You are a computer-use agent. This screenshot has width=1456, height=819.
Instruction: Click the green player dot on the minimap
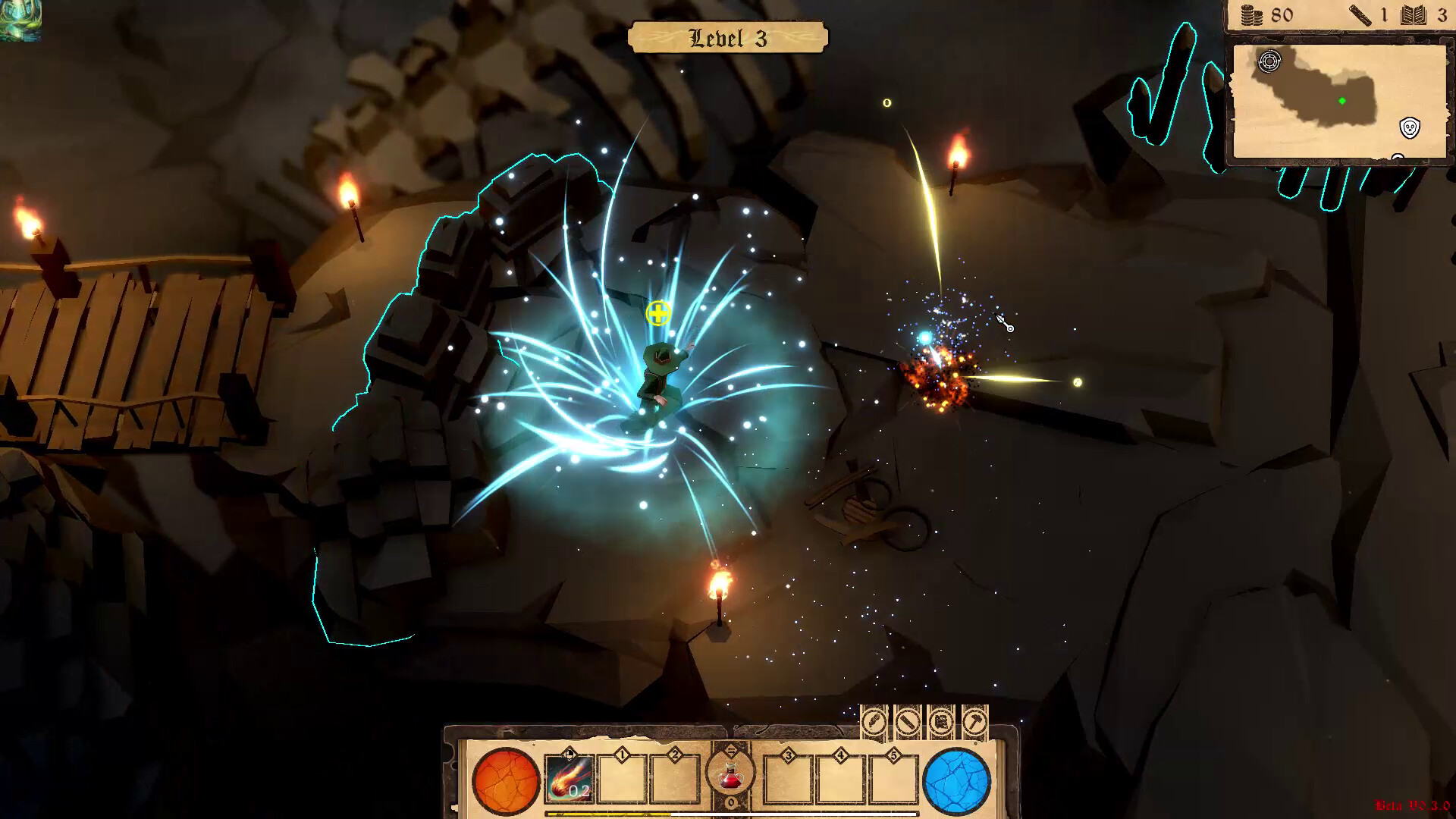[1342, 101]
